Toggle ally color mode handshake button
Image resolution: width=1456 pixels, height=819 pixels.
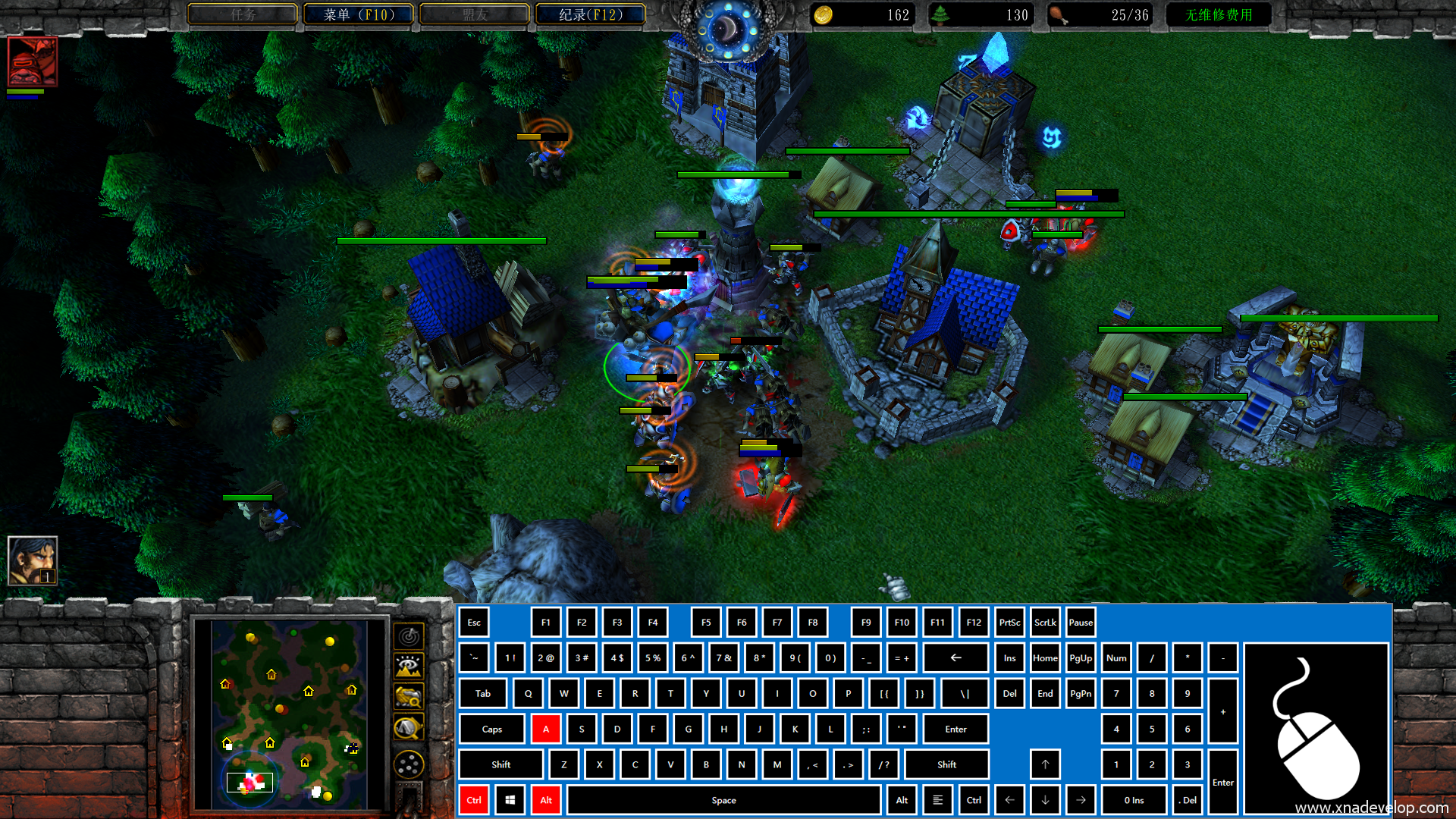pos(409,697)
